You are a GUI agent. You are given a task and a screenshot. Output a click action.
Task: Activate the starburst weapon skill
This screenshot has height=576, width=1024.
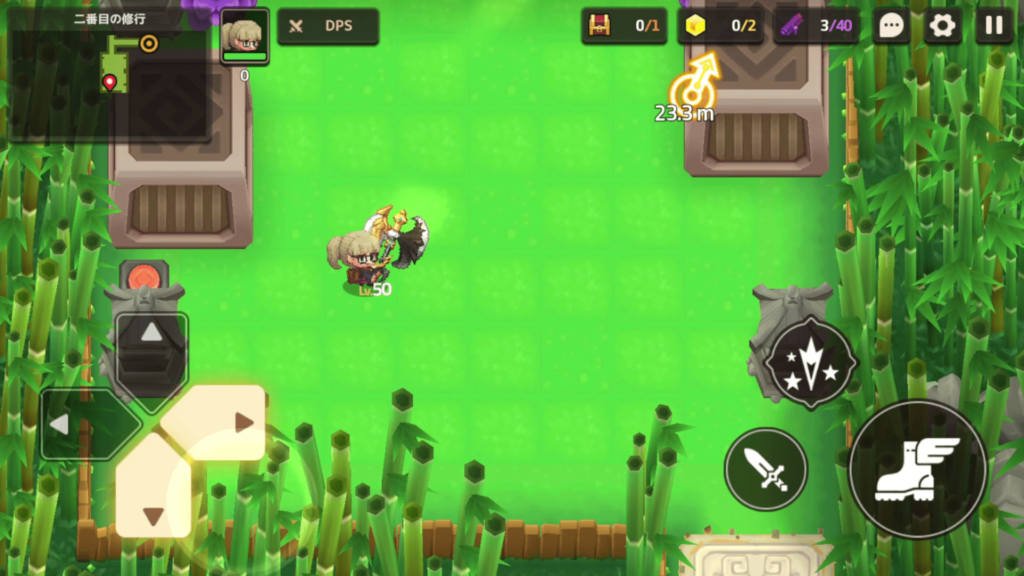coord(811,363)
